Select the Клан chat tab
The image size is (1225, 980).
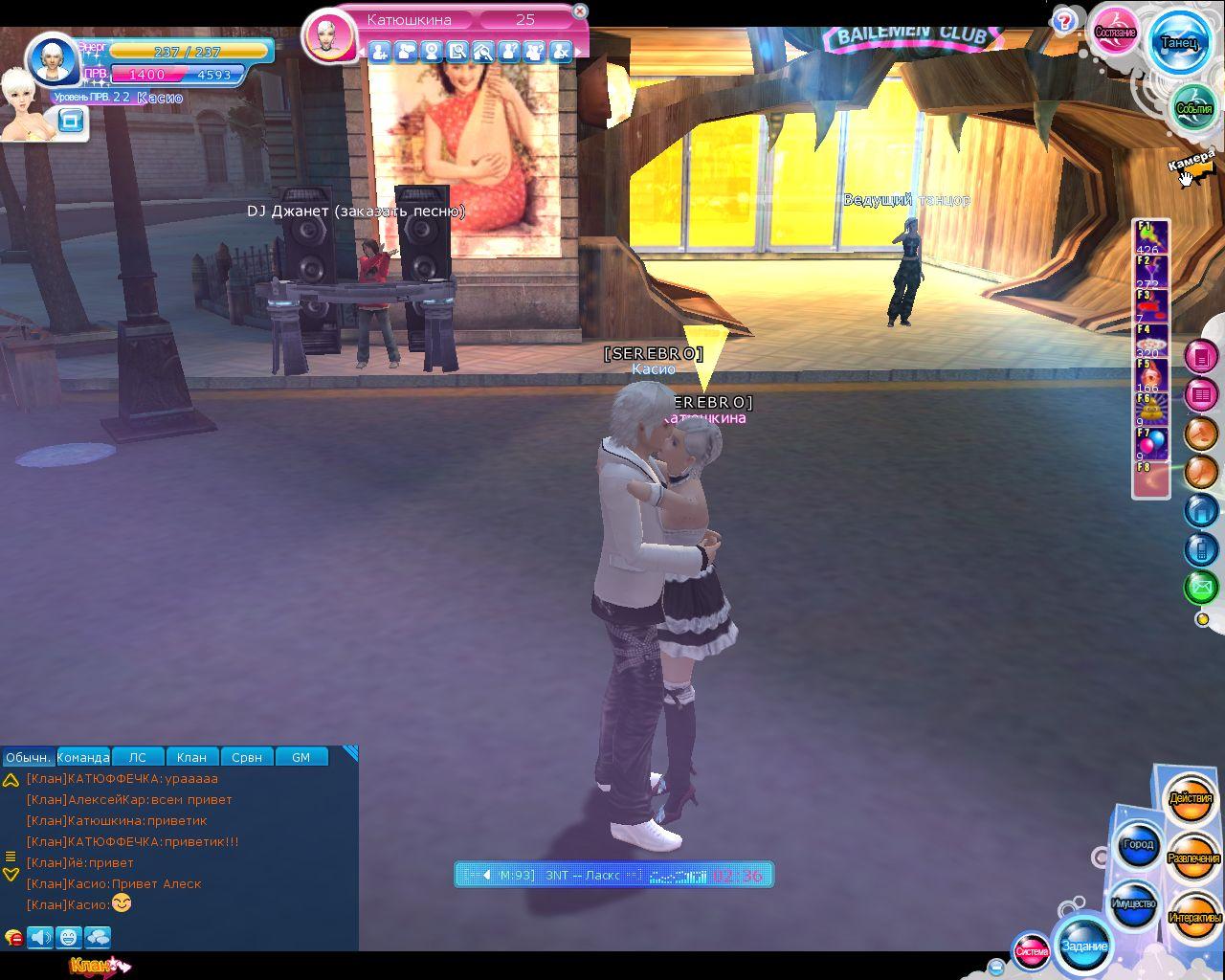(x=191, y=757)
